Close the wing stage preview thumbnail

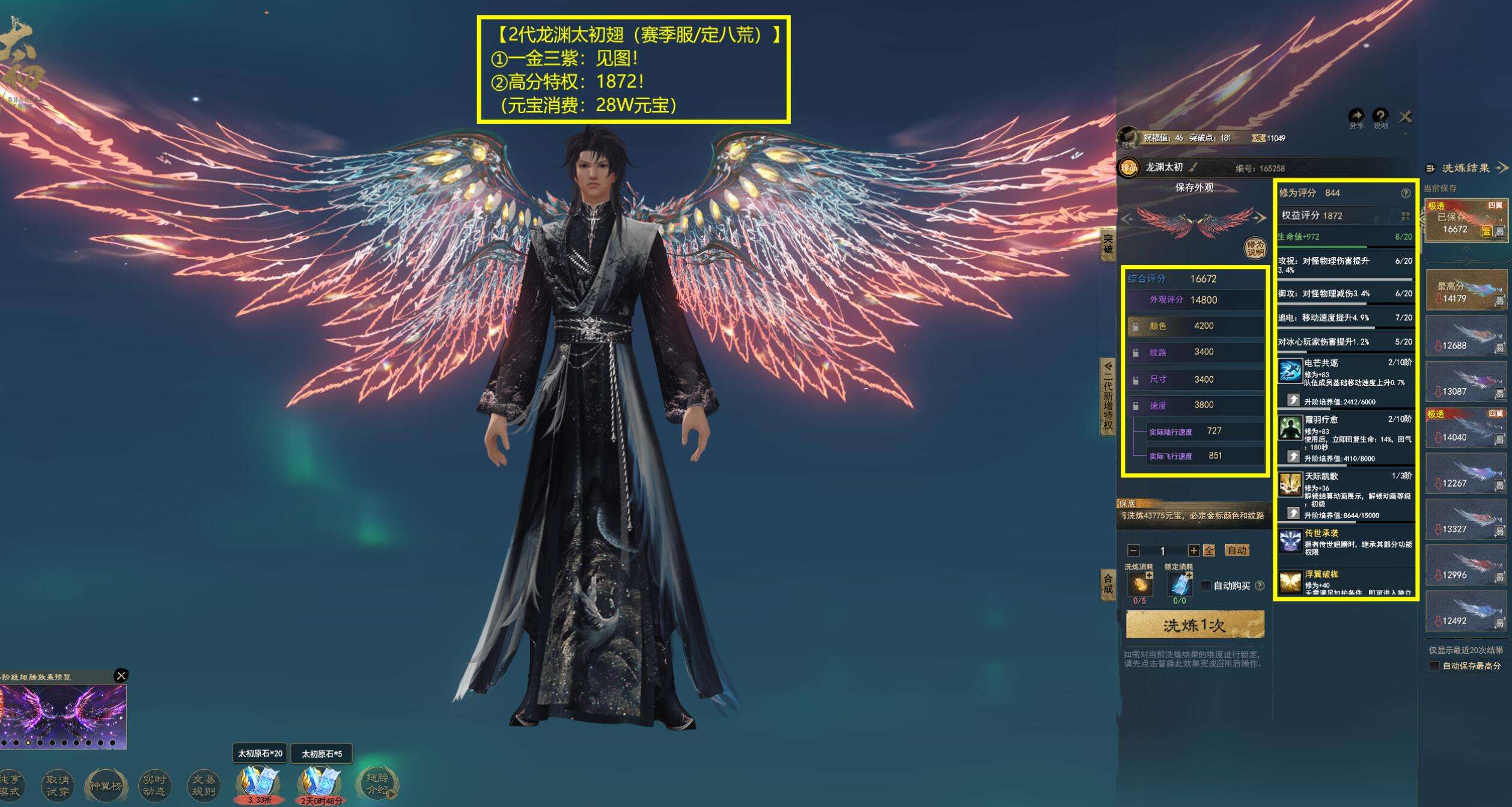pos(121,675)
